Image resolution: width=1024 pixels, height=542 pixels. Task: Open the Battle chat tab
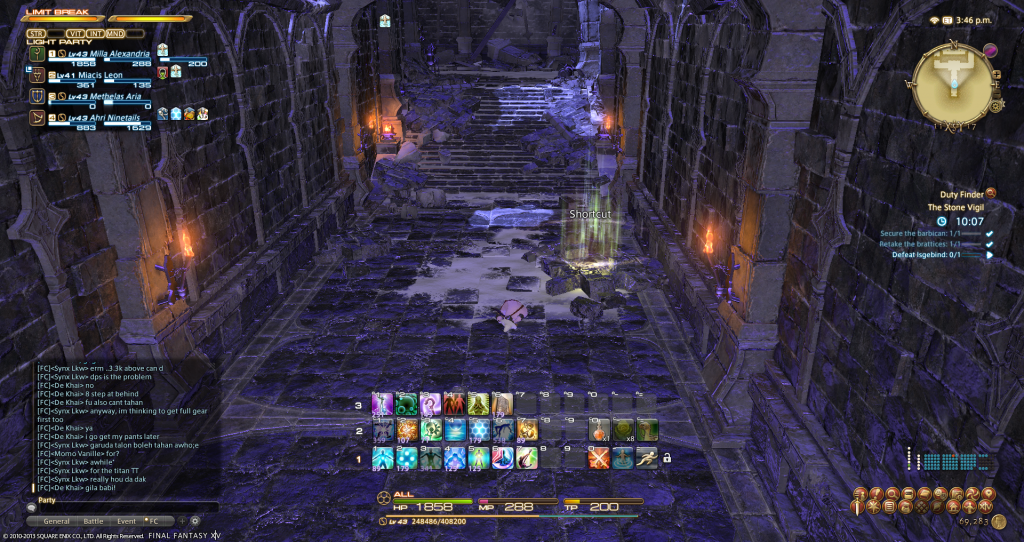click(93, 521)
